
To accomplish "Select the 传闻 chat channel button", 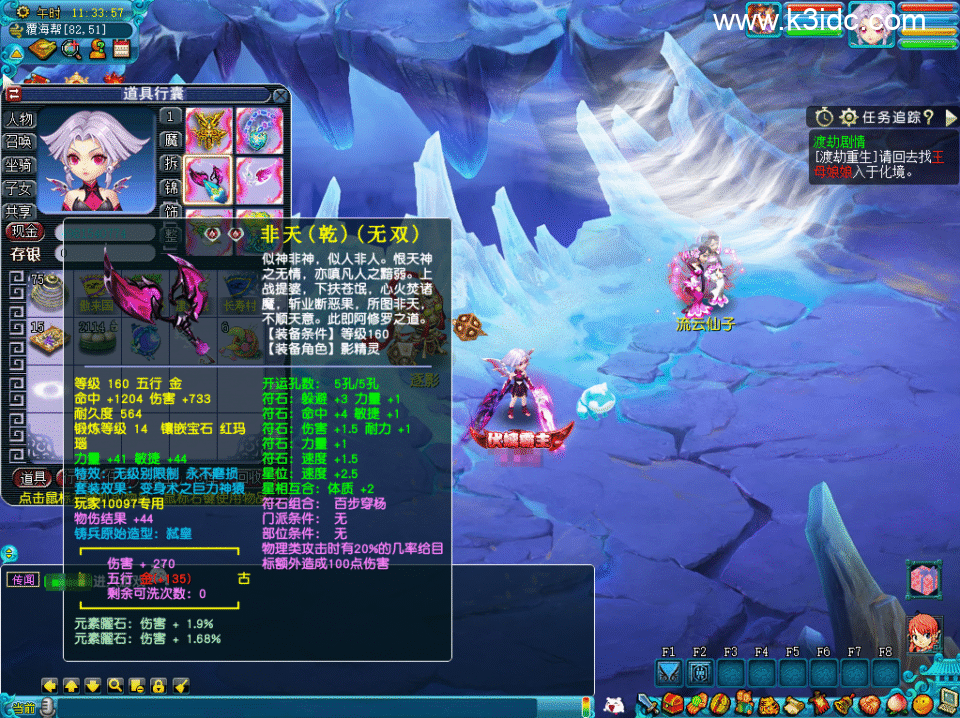I will coord(22,580).
